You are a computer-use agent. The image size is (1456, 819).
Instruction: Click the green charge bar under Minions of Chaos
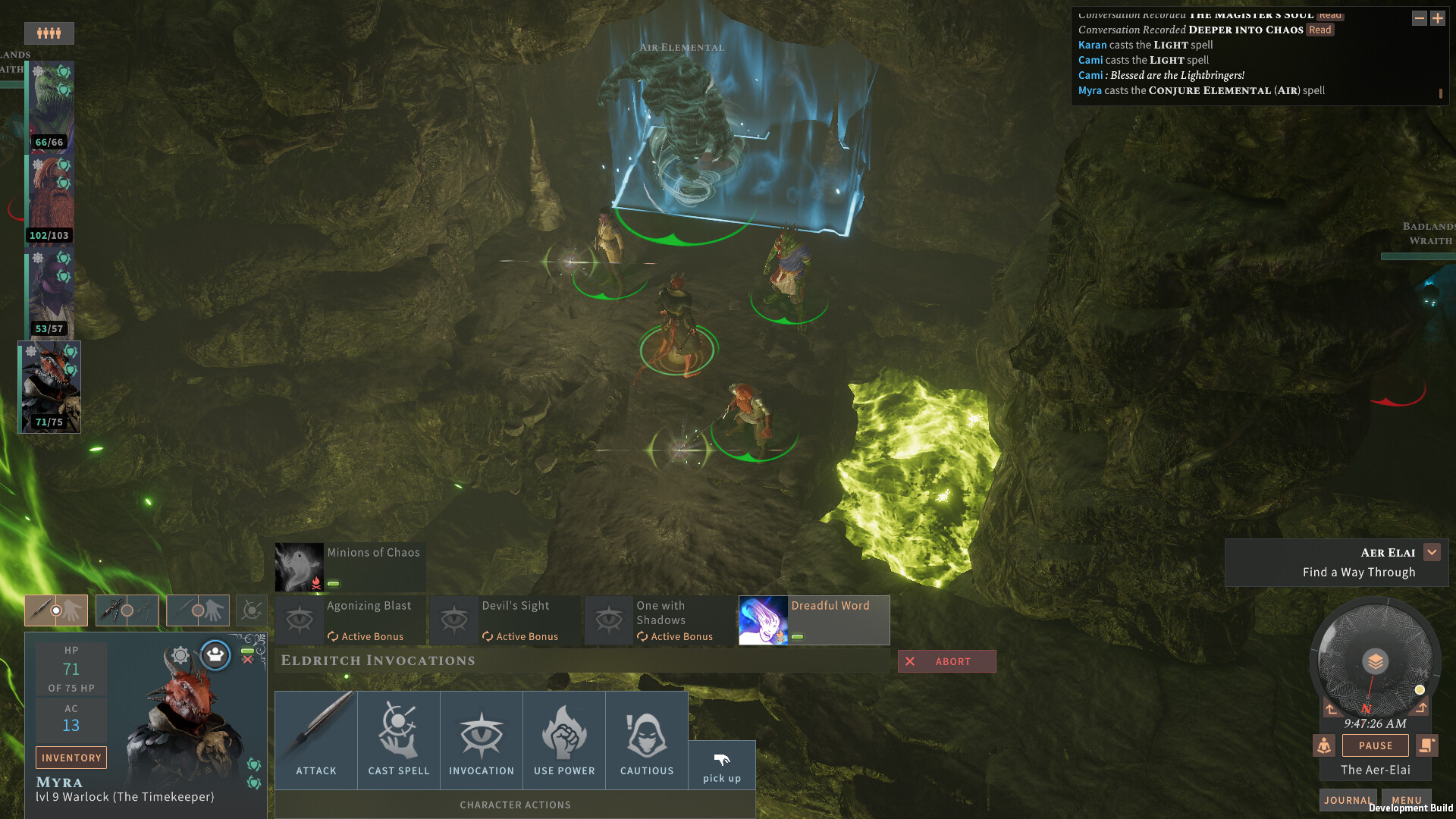pyautogui.click(x=334, y=584)
